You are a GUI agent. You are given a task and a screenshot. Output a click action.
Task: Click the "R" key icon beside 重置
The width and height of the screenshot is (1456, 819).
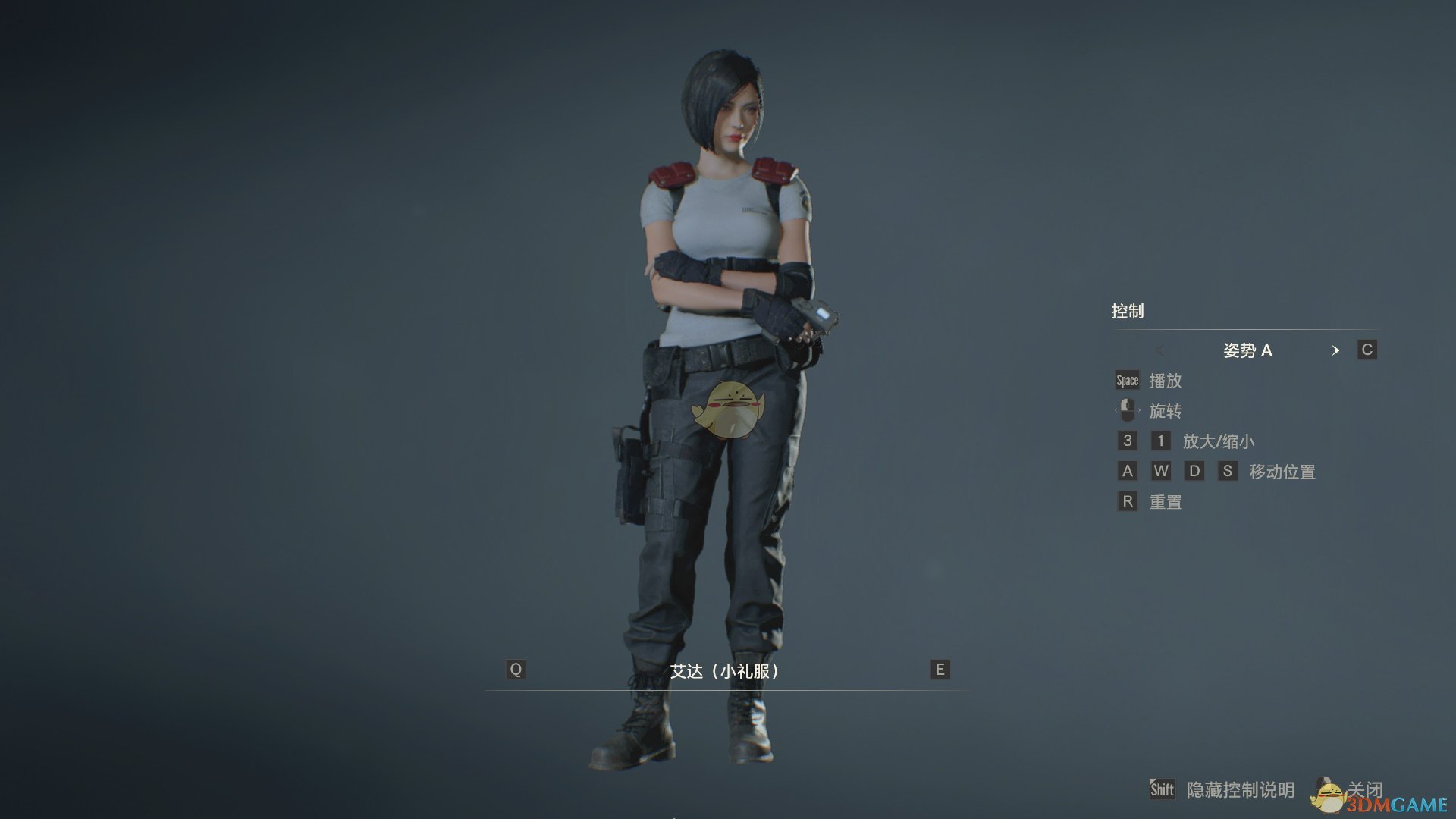point(1127,501)
